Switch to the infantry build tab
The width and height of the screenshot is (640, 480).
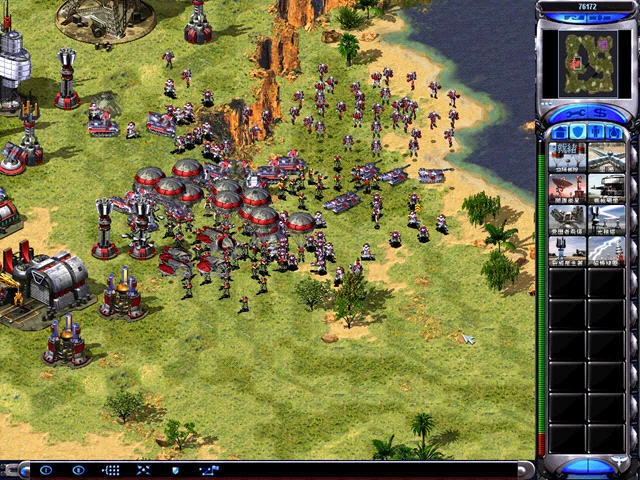pyautogui.click(x=597, y=132)
